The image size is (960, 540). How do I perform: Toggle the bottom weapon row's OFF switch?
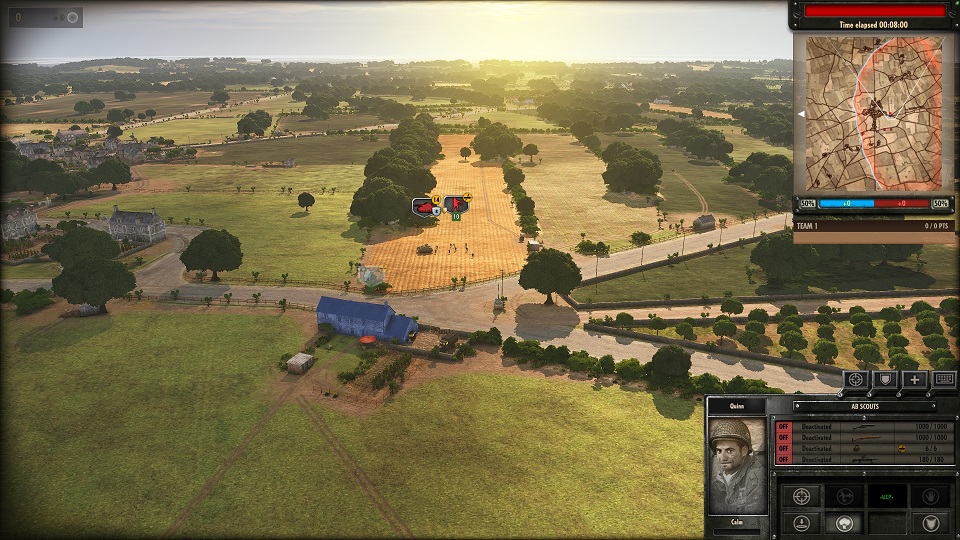coord(784,460)
